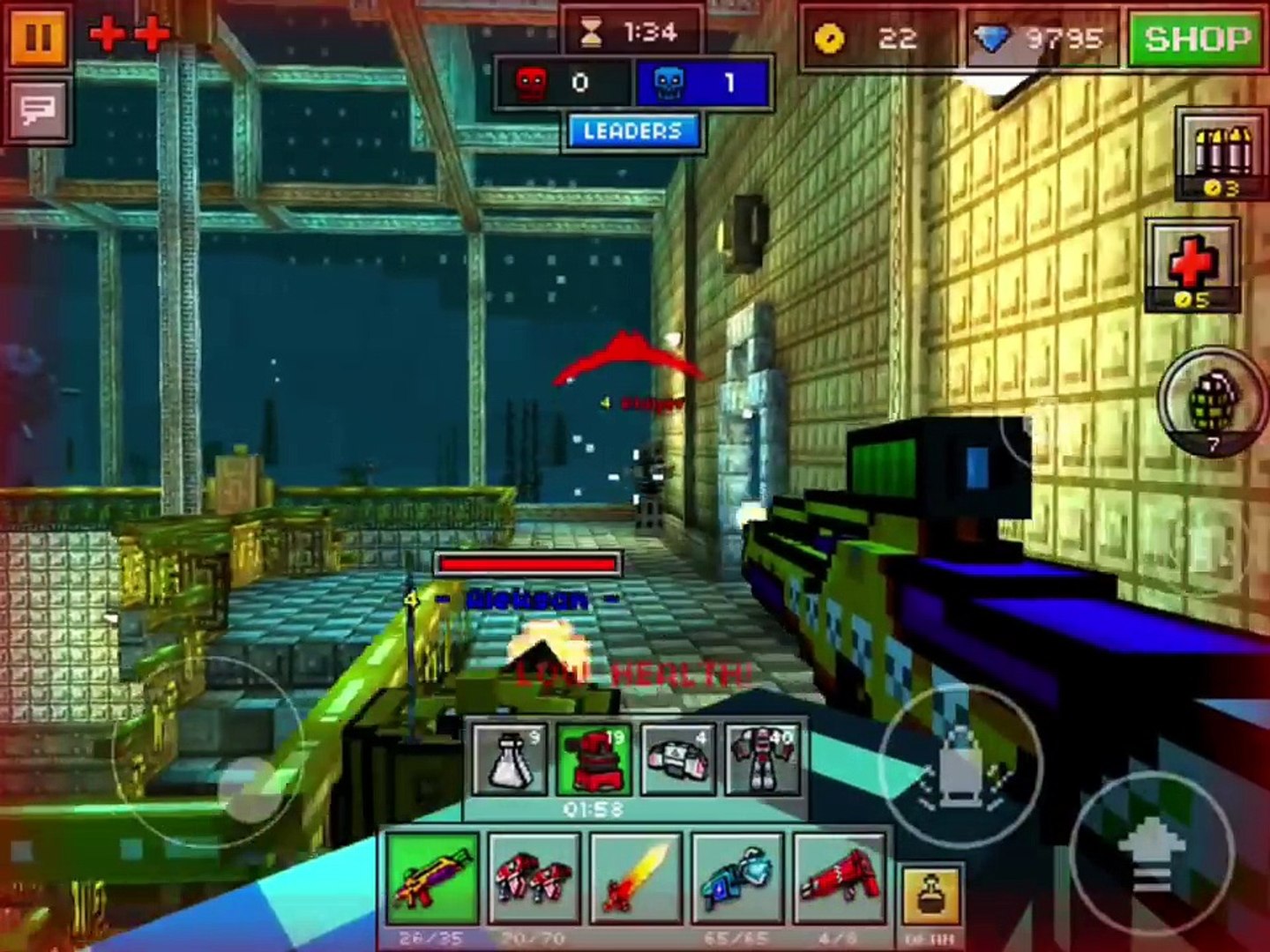1270x952 pixels.
Task: Select the green rifle weapon slot
Action: point(433,878)
